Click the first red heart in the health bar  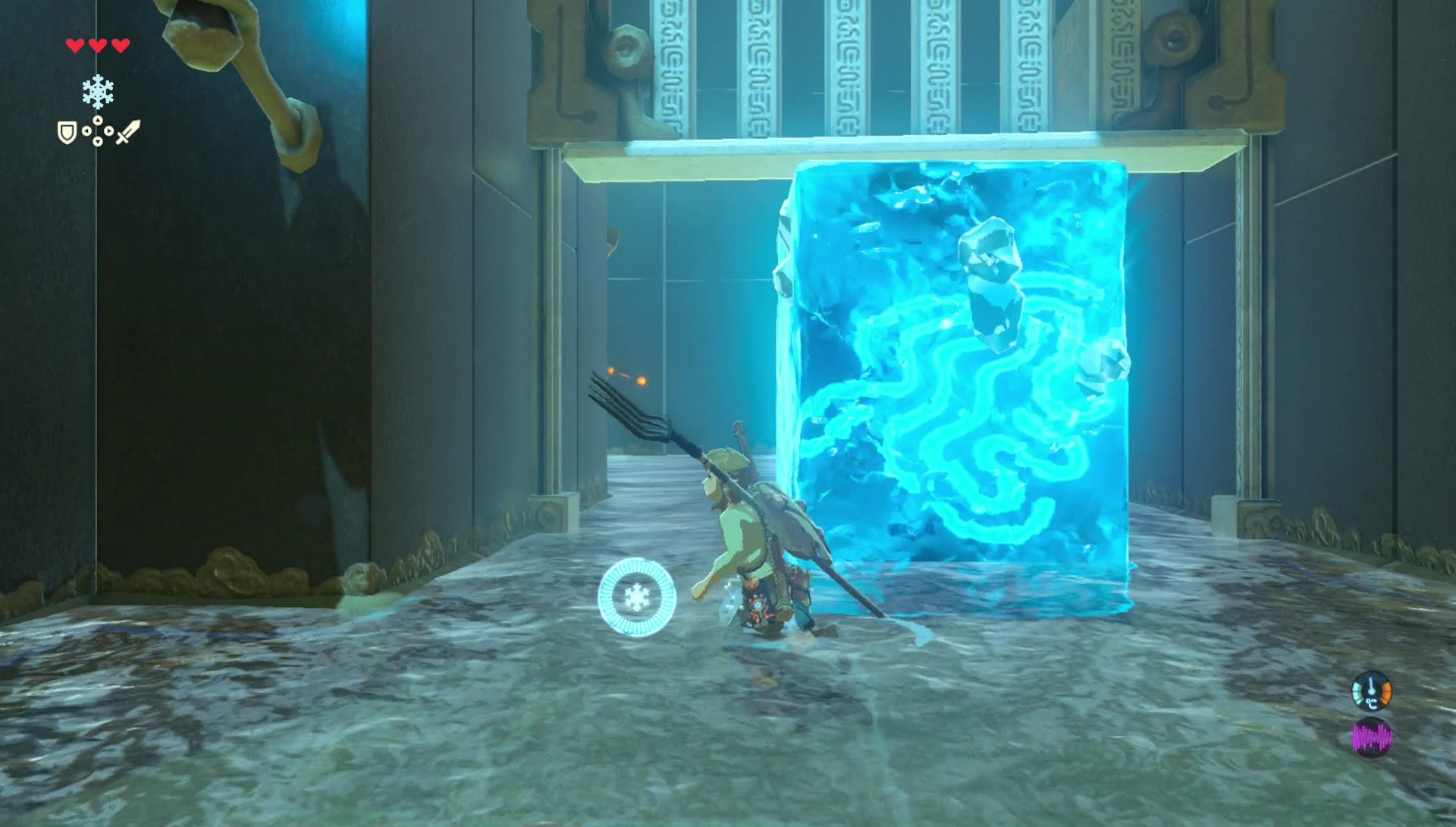point(75,46)
